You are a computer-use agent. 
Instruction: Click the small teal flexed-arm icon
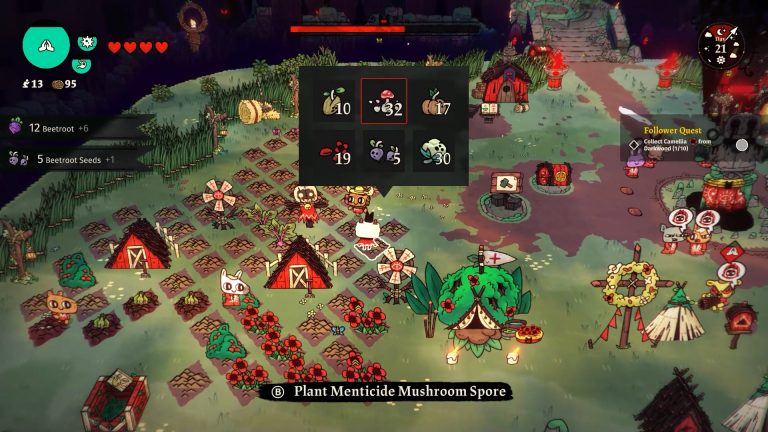coord(83,65)
